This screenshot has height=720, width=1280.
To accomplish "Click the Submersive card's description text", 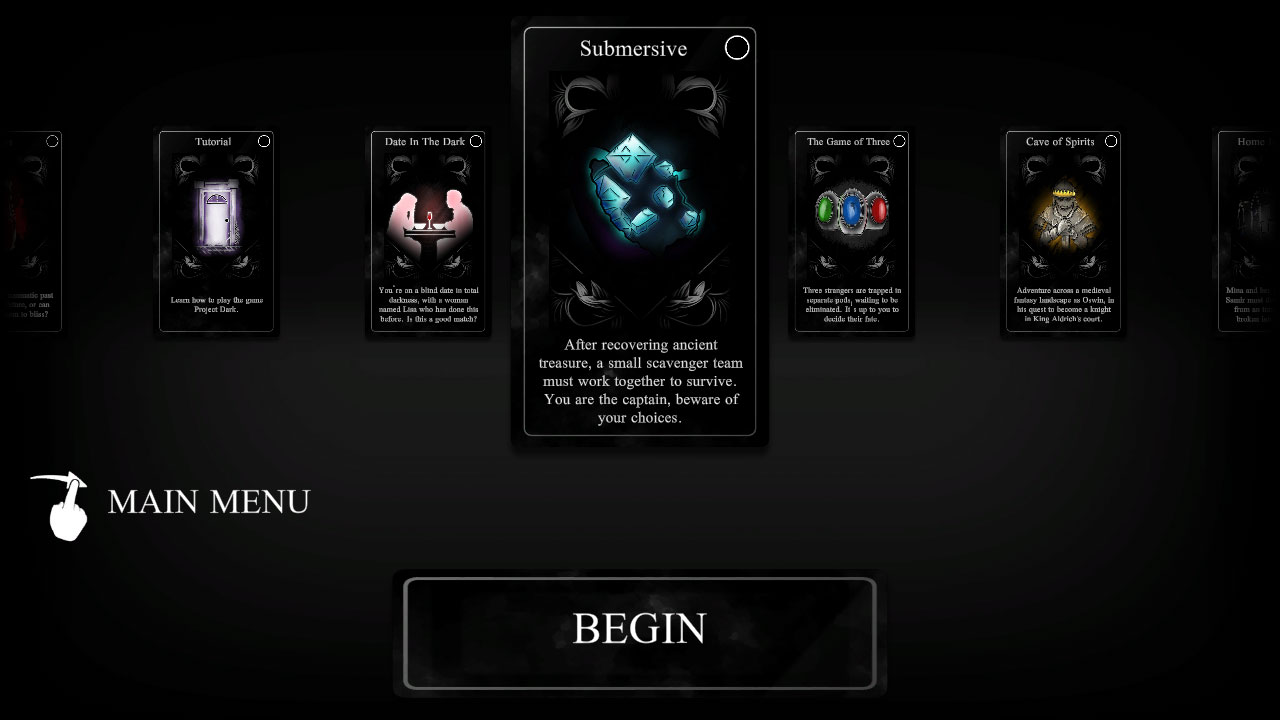I will pyautogui.click(x=640, y=381).
